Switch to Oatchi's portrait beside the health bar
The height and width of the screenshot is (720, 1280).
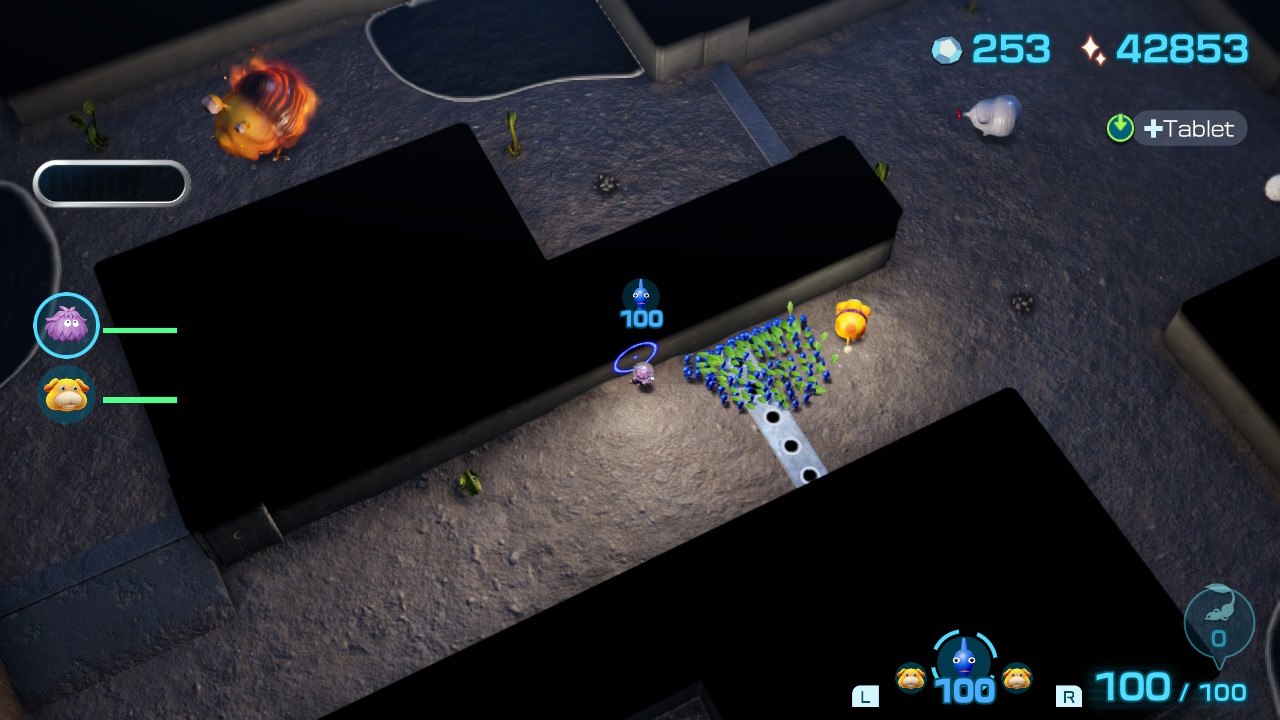click(66, 395)
